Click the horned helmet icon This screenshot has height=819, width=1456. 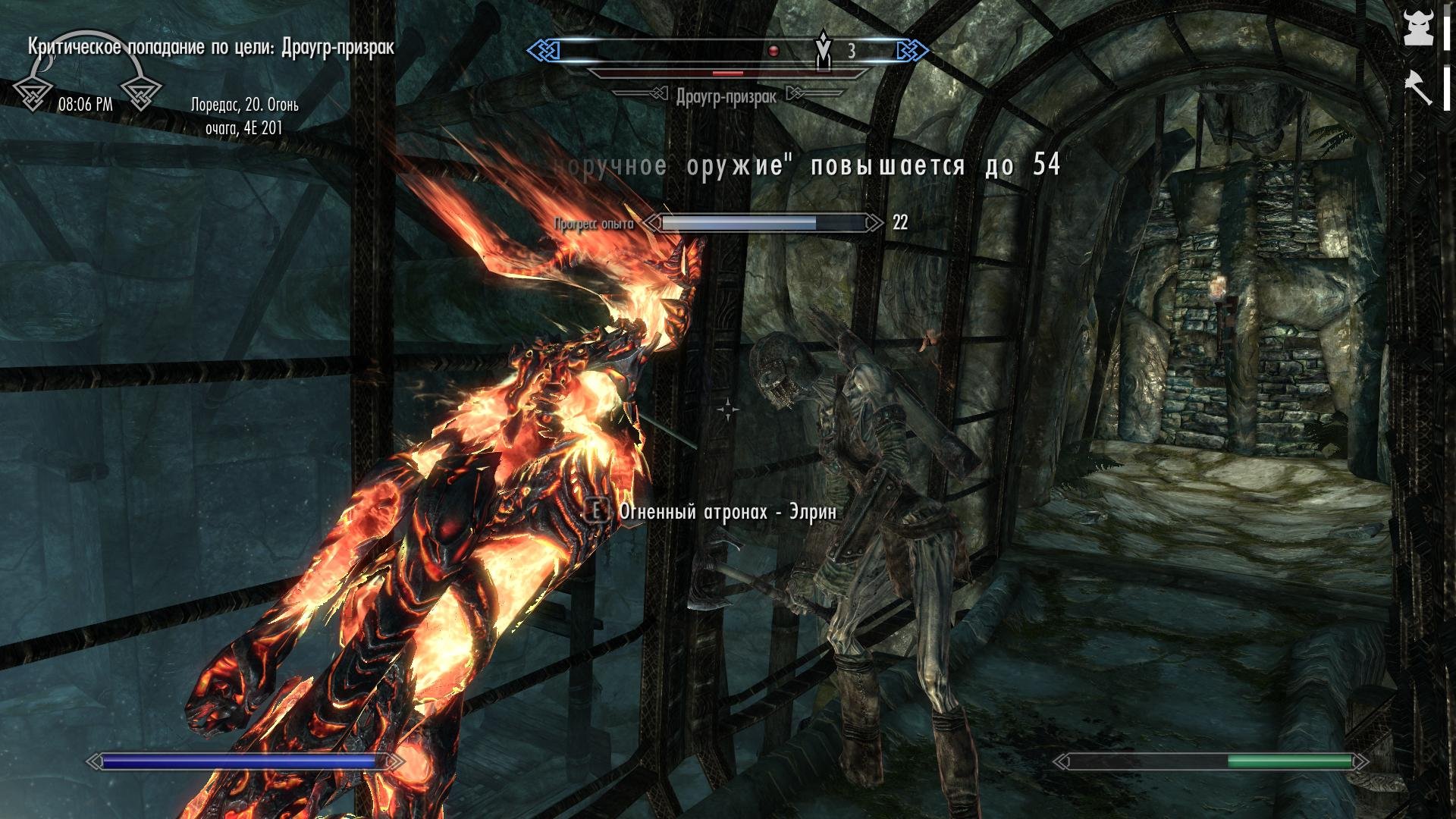point(1418,28)
